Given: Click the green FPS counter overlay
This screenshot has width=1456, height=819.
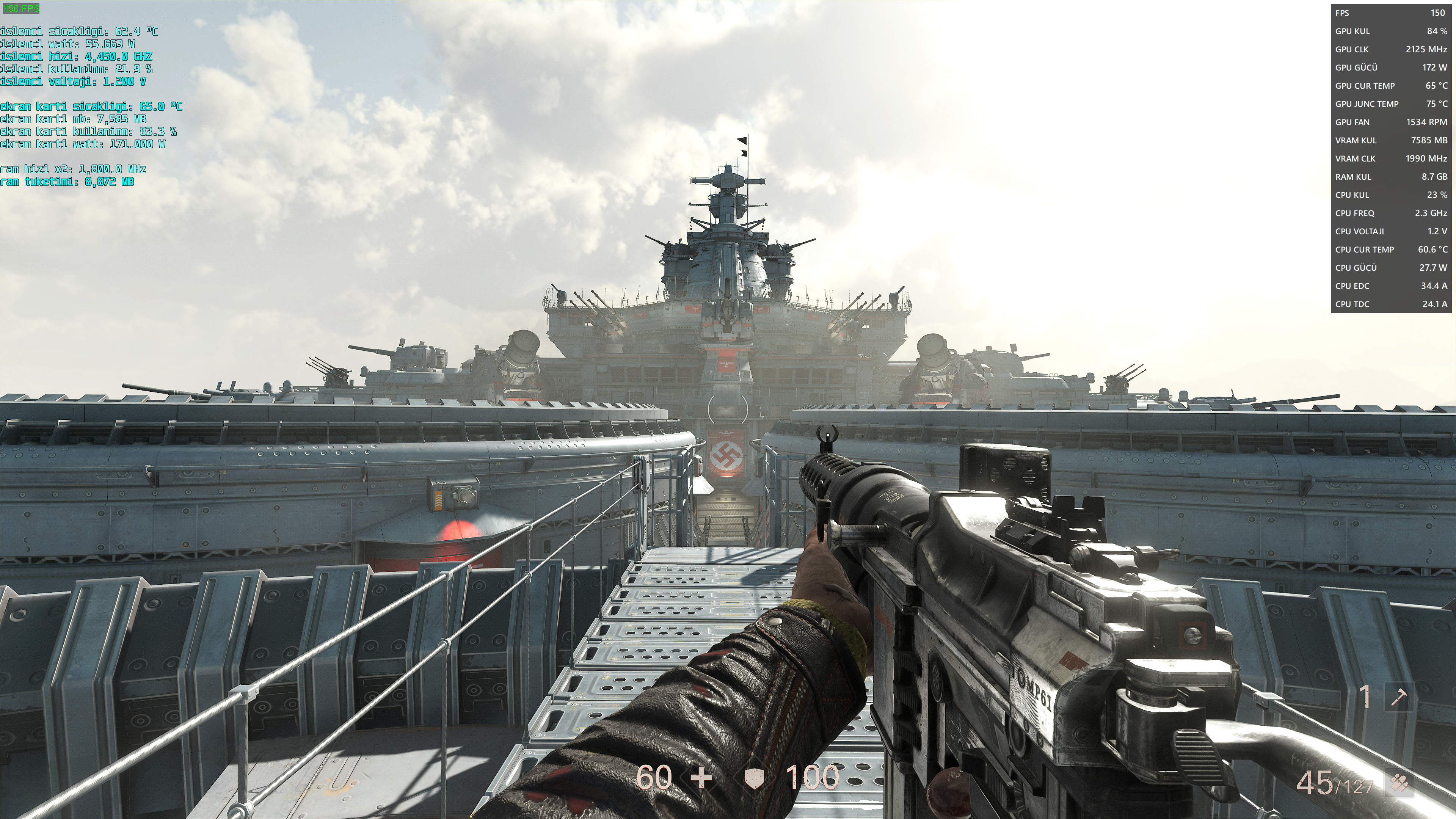Looking at the screenshot, I should pyautogui.click(x=22, y=8).
